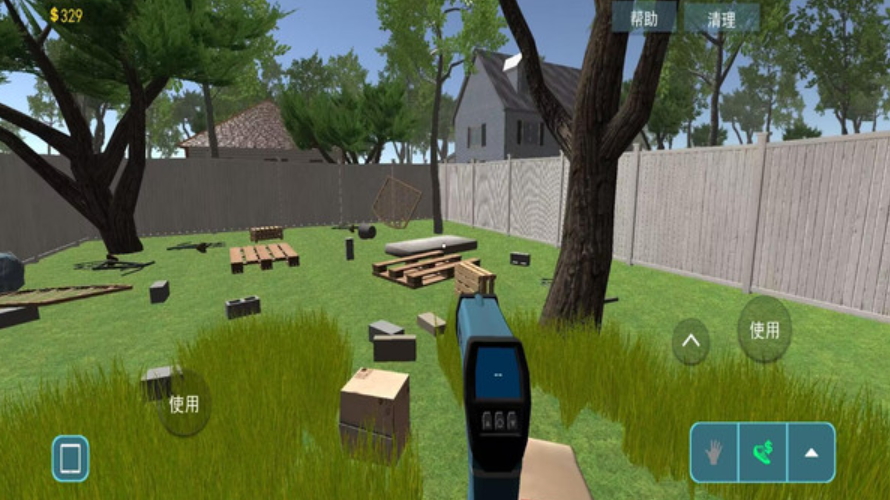This screenshot has height=500, width=890.
Task: Select the green sell-for-cash tool
Action: click(762, 452)
